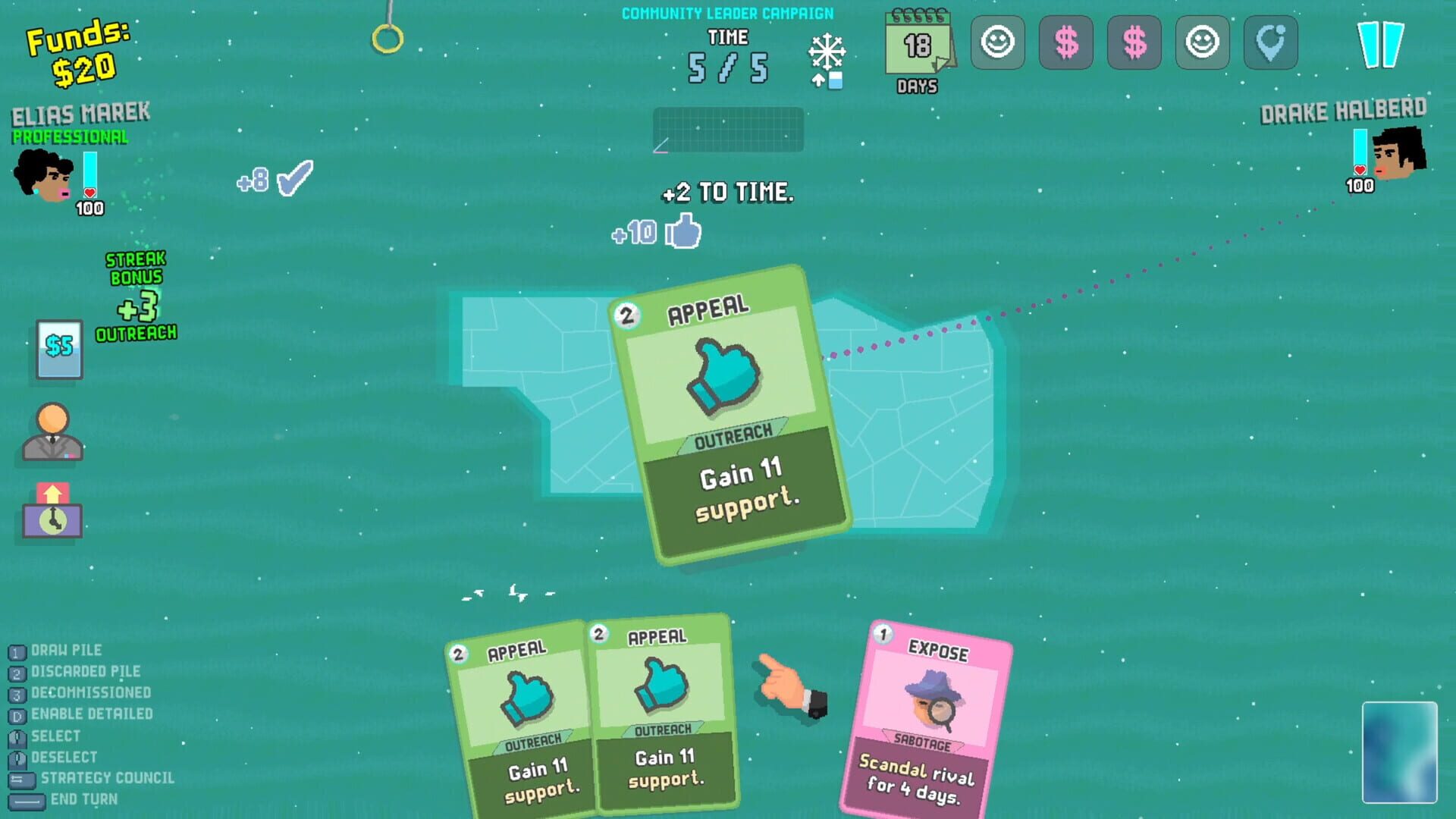Open the first smiley face support panel
This screenshot has height=819, width=1456.
point(998,43)
